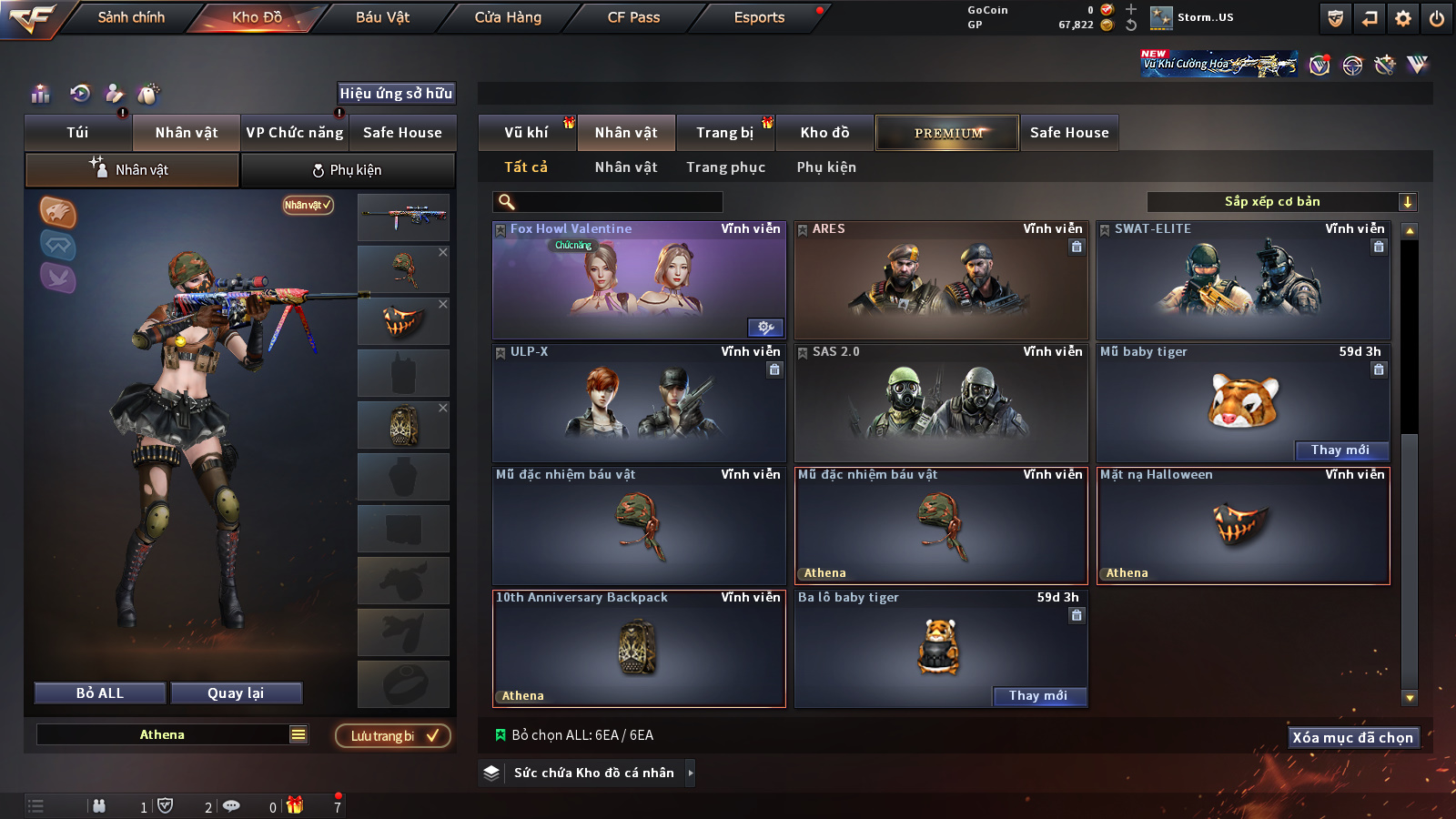Viewport: 1456px width, 819px height.
Task: Switch to the Cửa Hàng shop tab
Action: point(508,17)
